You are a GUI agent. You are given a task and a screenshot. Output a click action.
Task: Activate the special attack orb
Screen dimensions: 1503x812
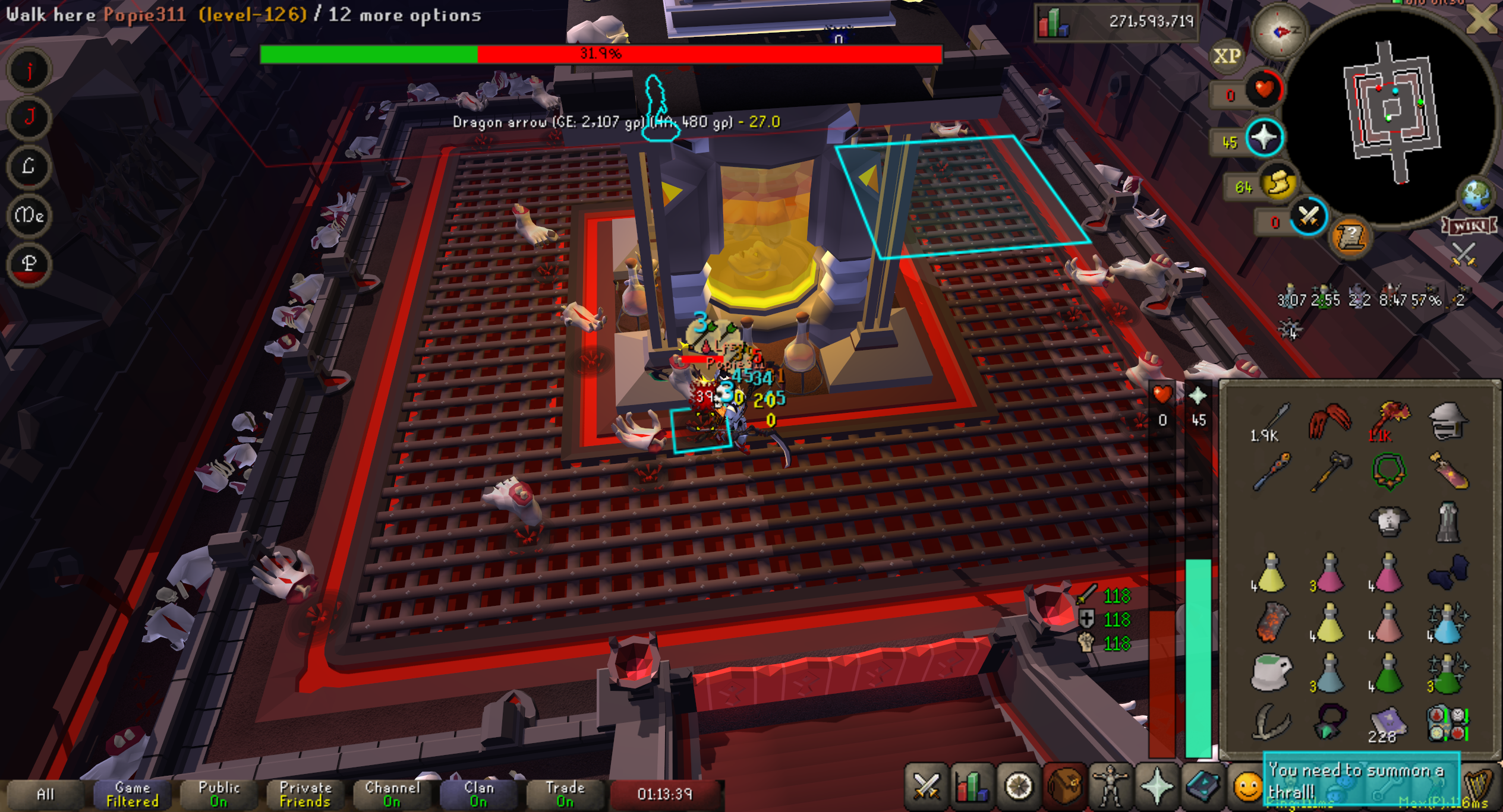coord(1308,216)
